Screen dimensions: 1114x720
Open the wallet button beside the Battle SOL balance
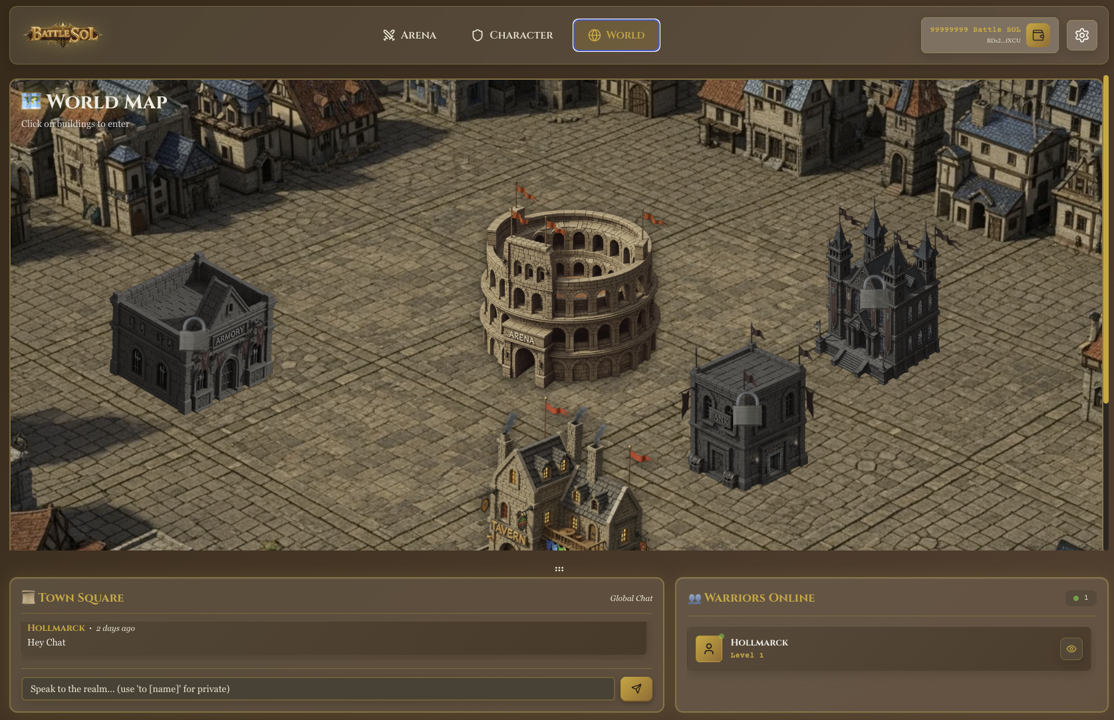(x=1038, y=35)
